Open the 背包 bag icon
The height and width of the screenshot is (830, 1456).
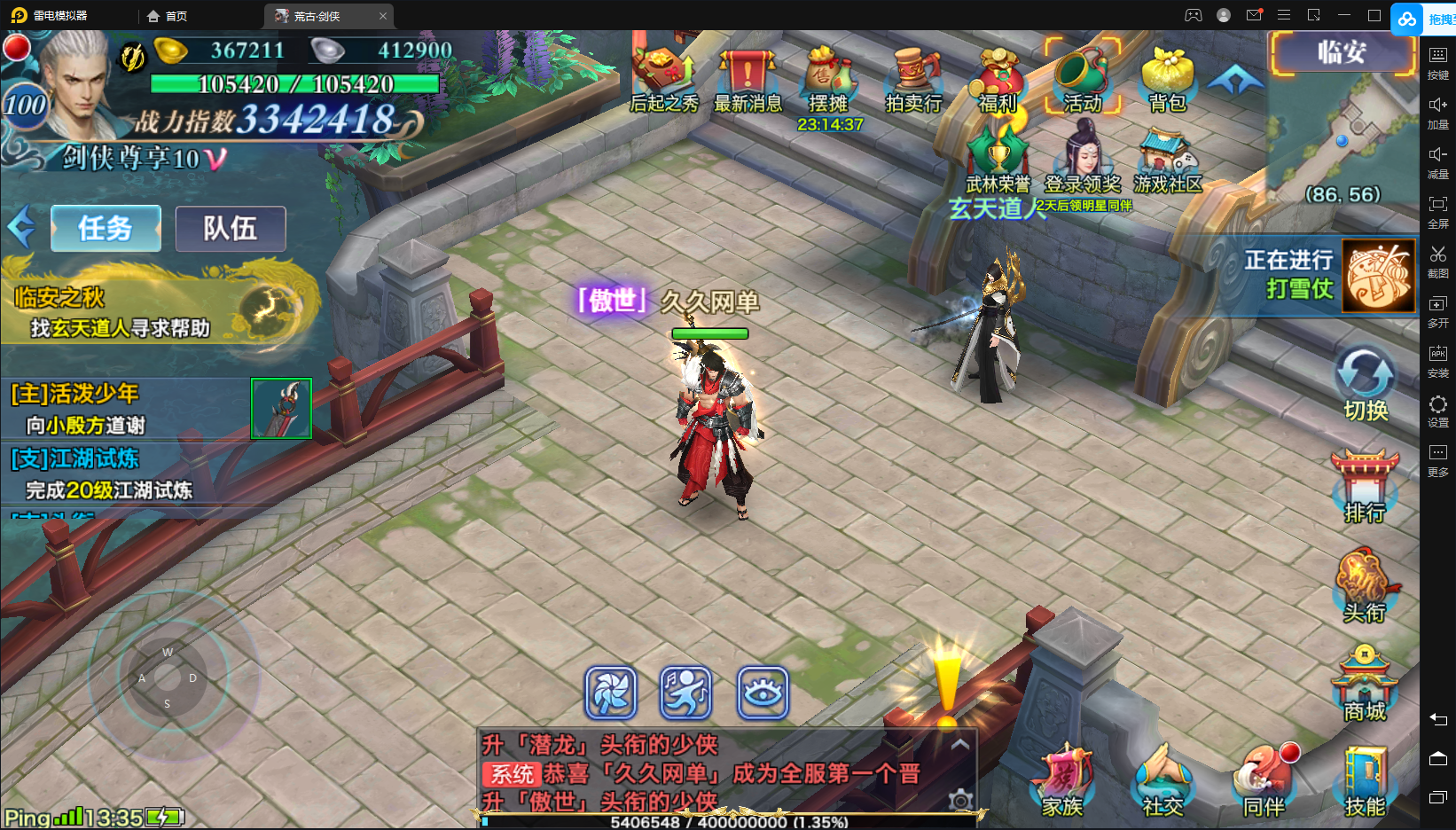(1167, 80)
